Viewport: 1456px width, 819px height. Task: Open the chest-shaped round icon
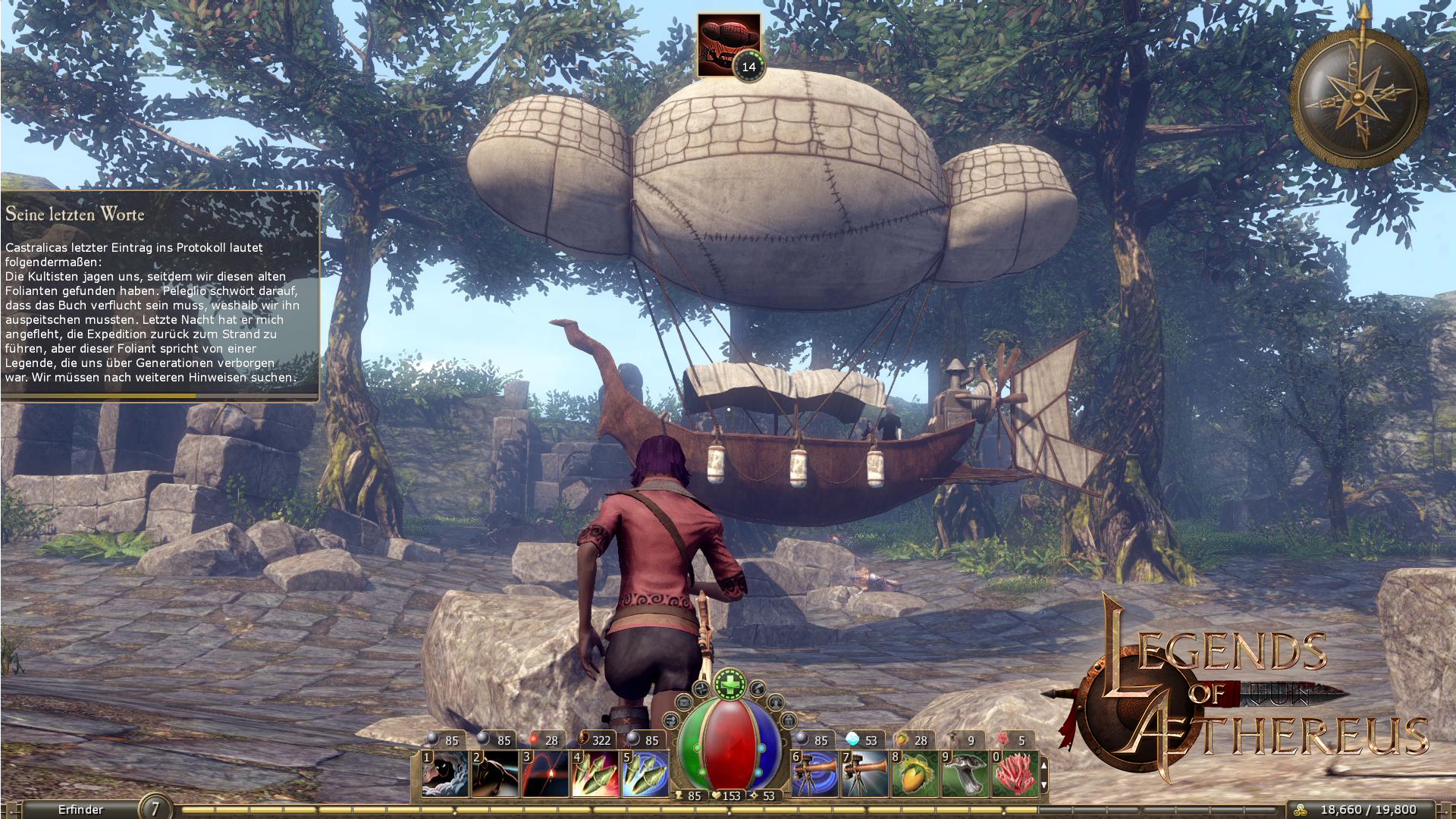click(x=684, y=702)
